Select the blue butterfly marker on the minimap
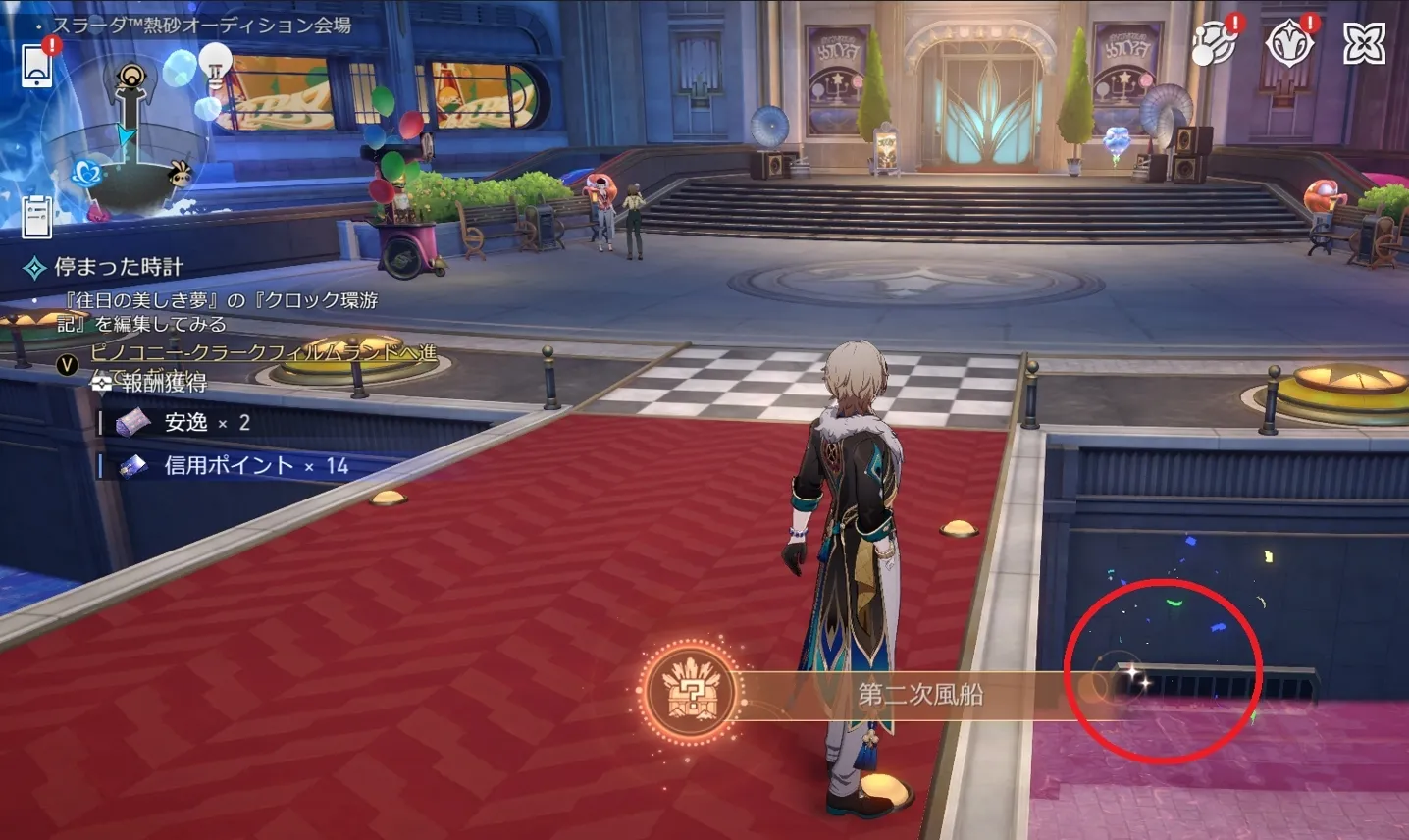 87,173
